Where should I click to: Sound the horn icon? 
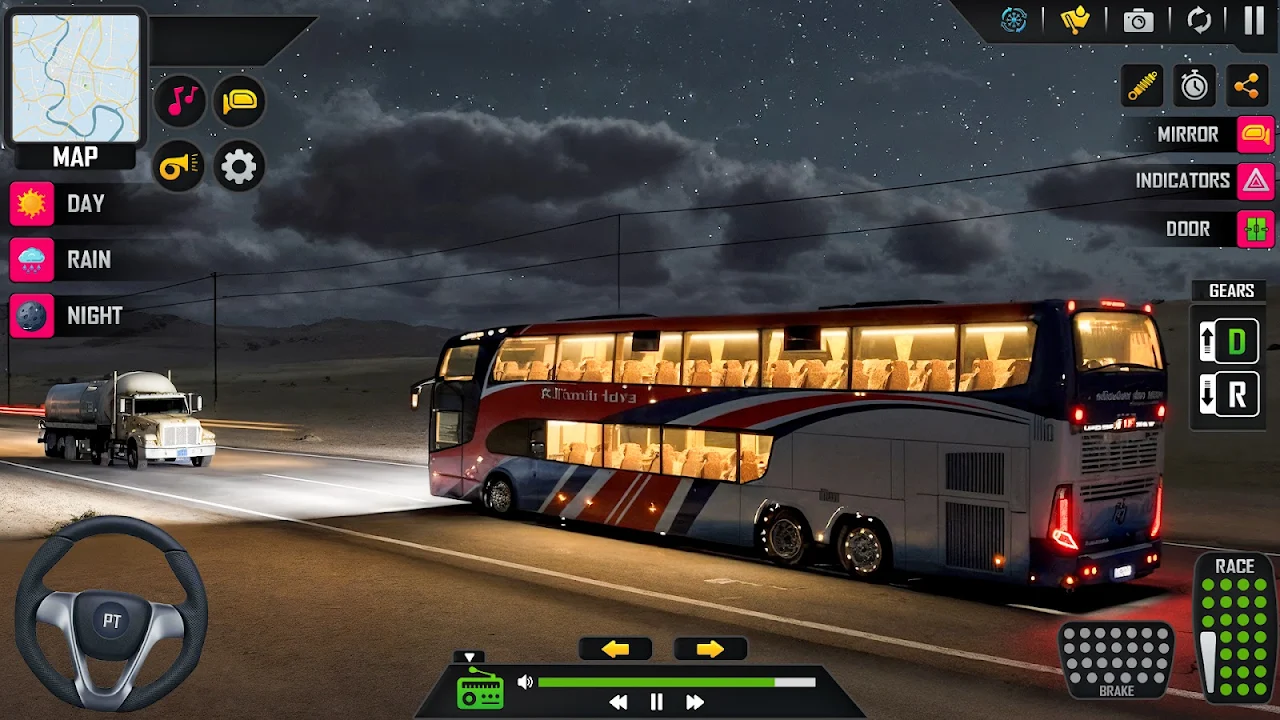pyautogui.click(x=179, y=167)
